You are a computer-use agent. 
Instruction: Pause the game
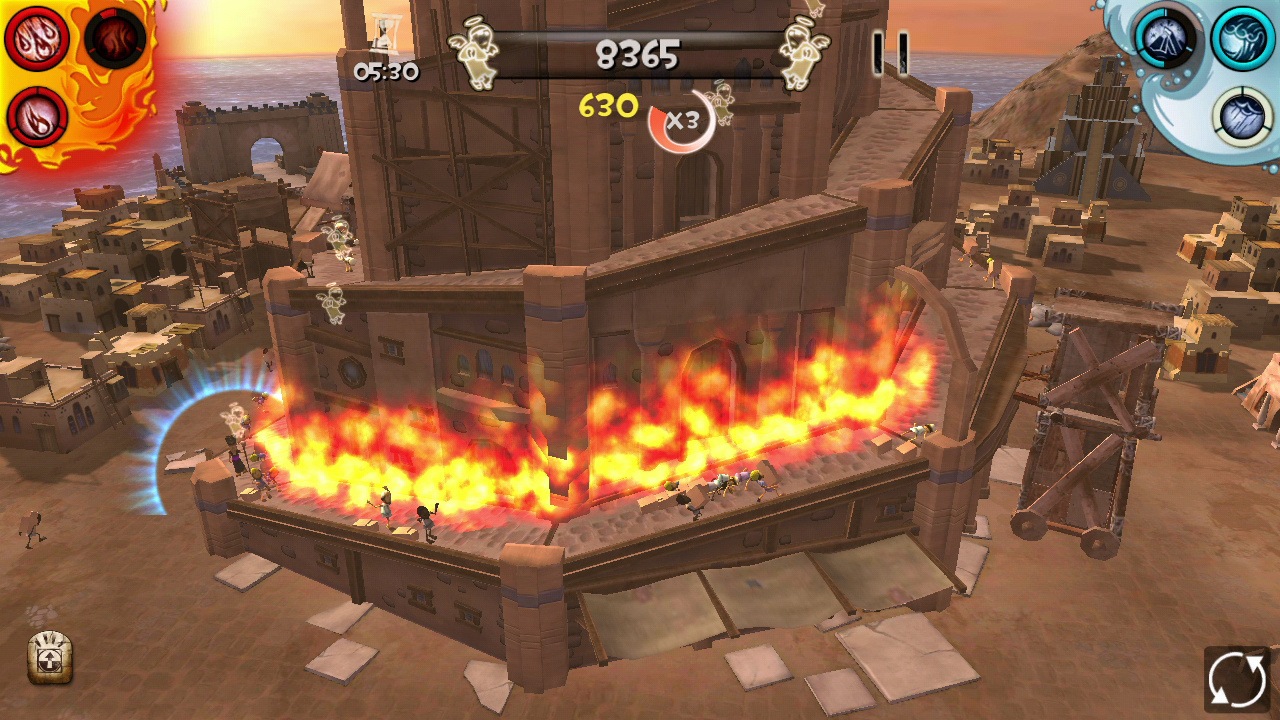coord(890,53)
